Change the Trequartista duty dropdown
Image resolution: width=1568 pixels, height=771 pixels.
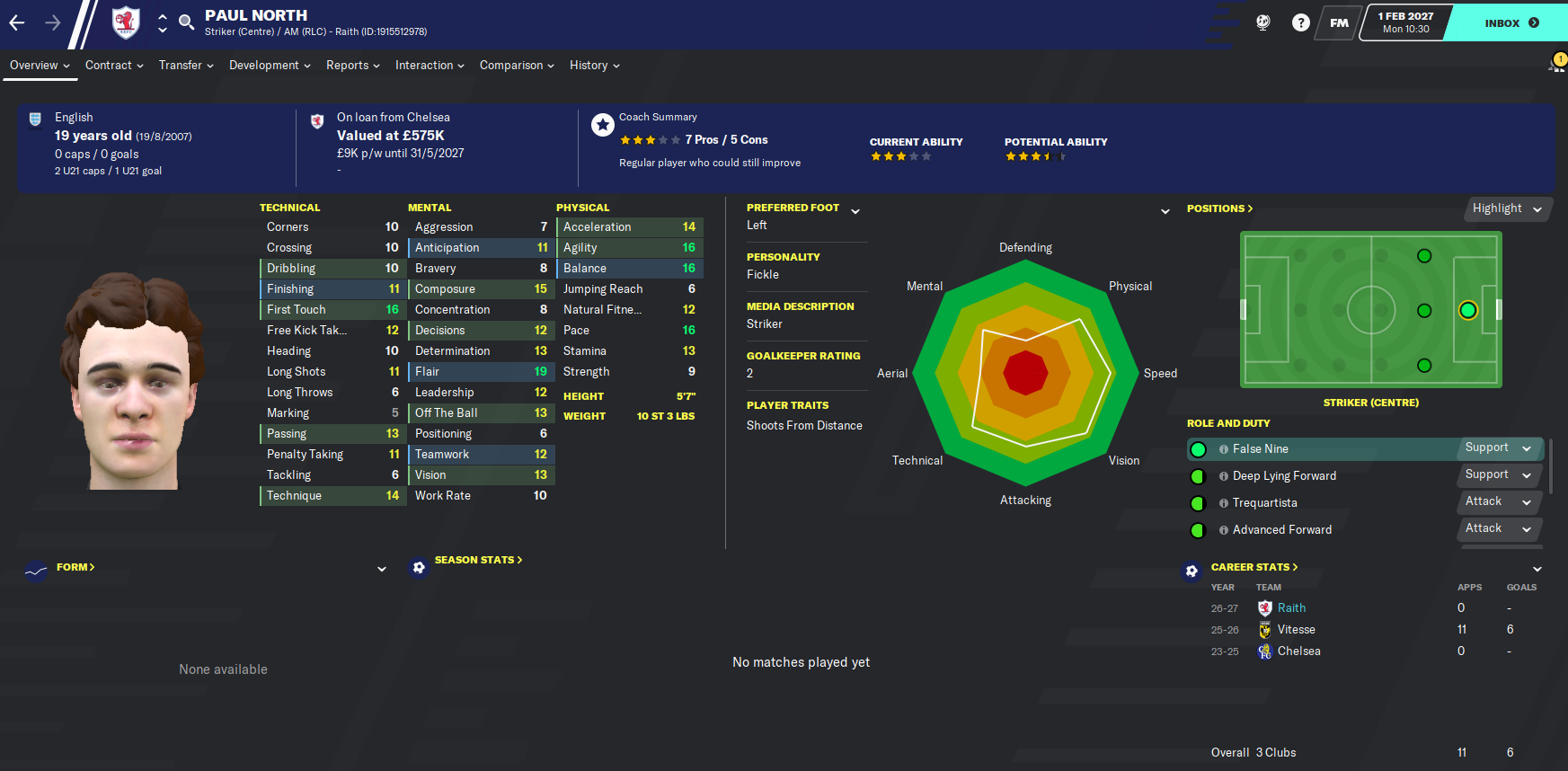[1498, 502]
